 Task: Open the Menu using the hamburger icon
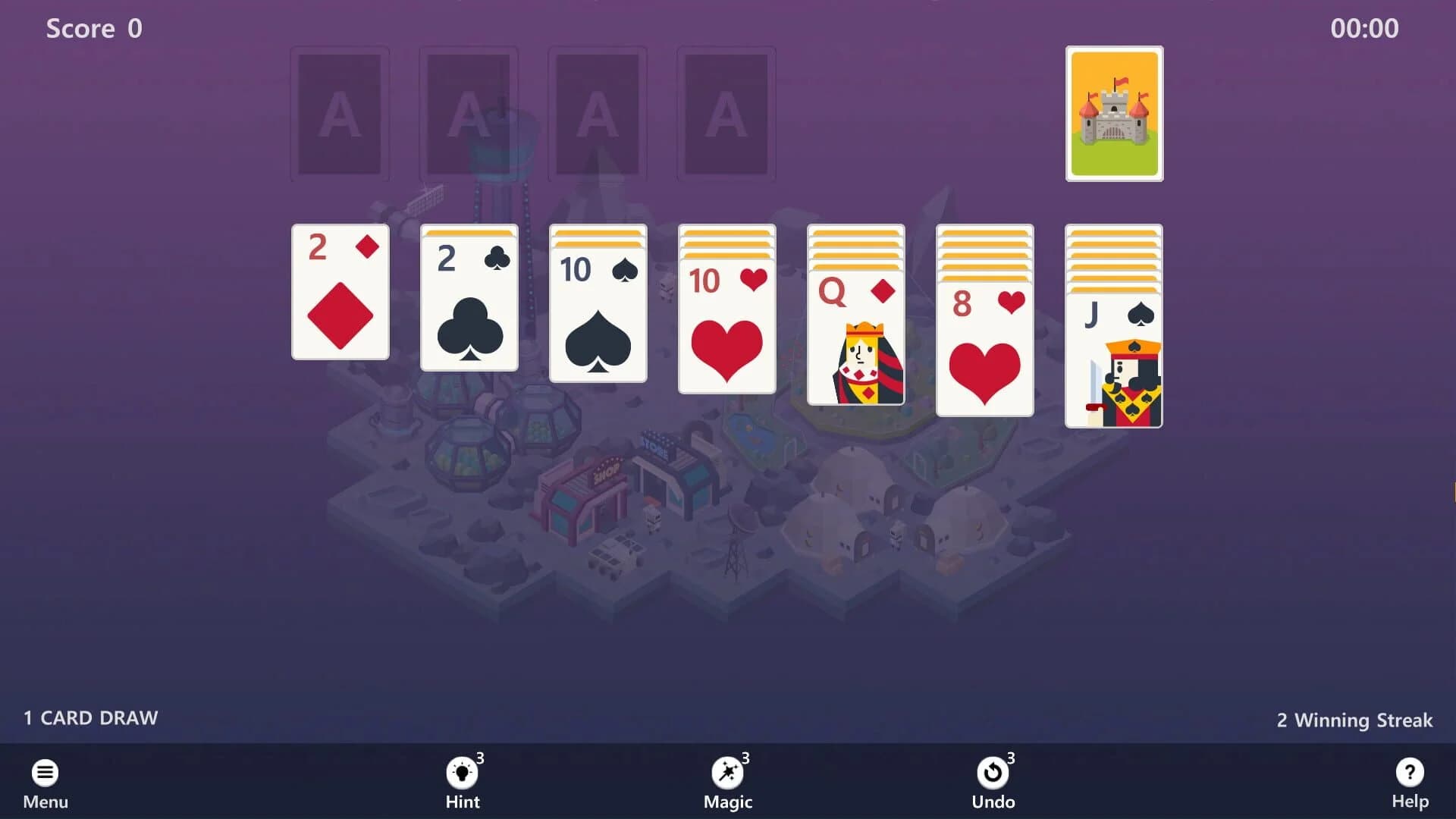coord(45,771)
